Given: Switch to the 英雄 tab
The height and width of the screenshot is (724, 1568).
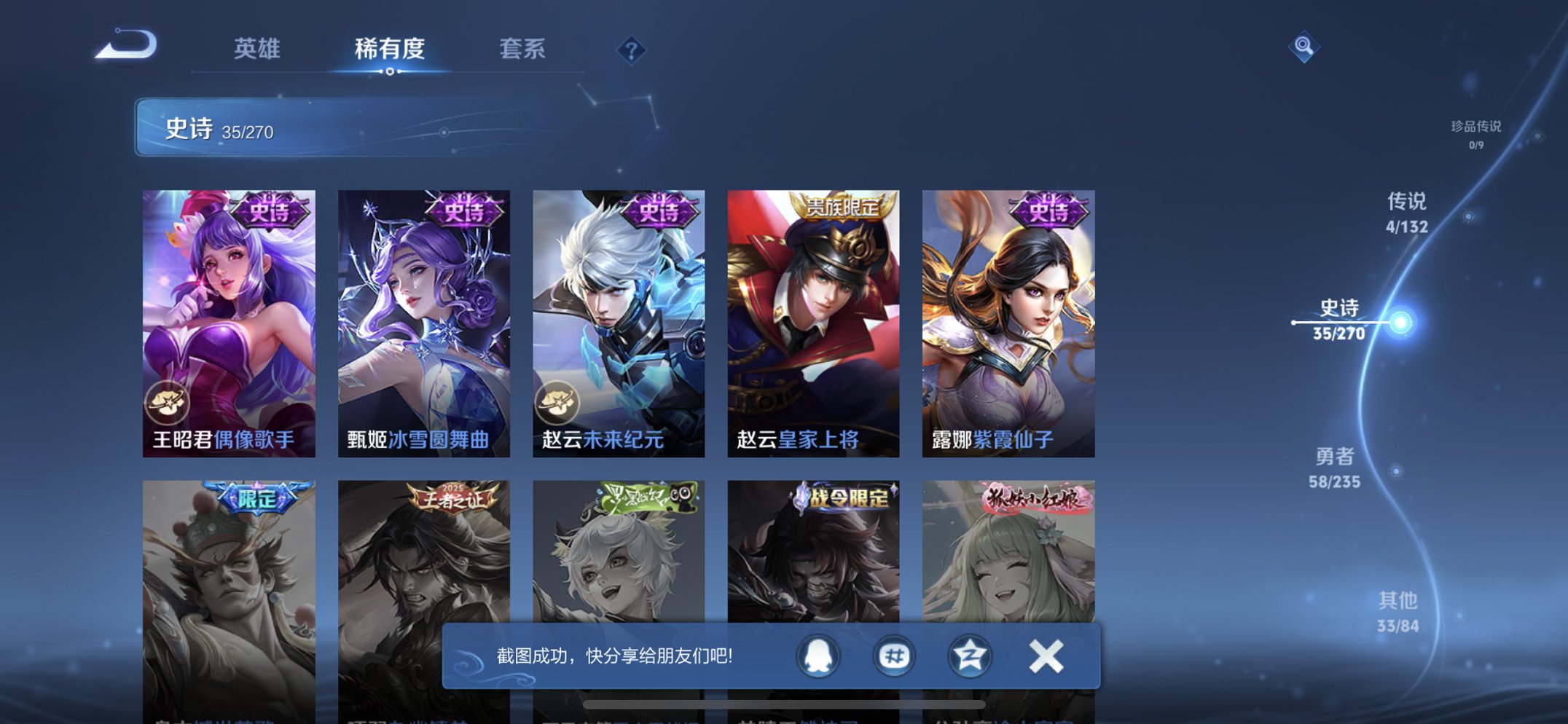Looking at the screenshot, I should (x=256, y=50).
